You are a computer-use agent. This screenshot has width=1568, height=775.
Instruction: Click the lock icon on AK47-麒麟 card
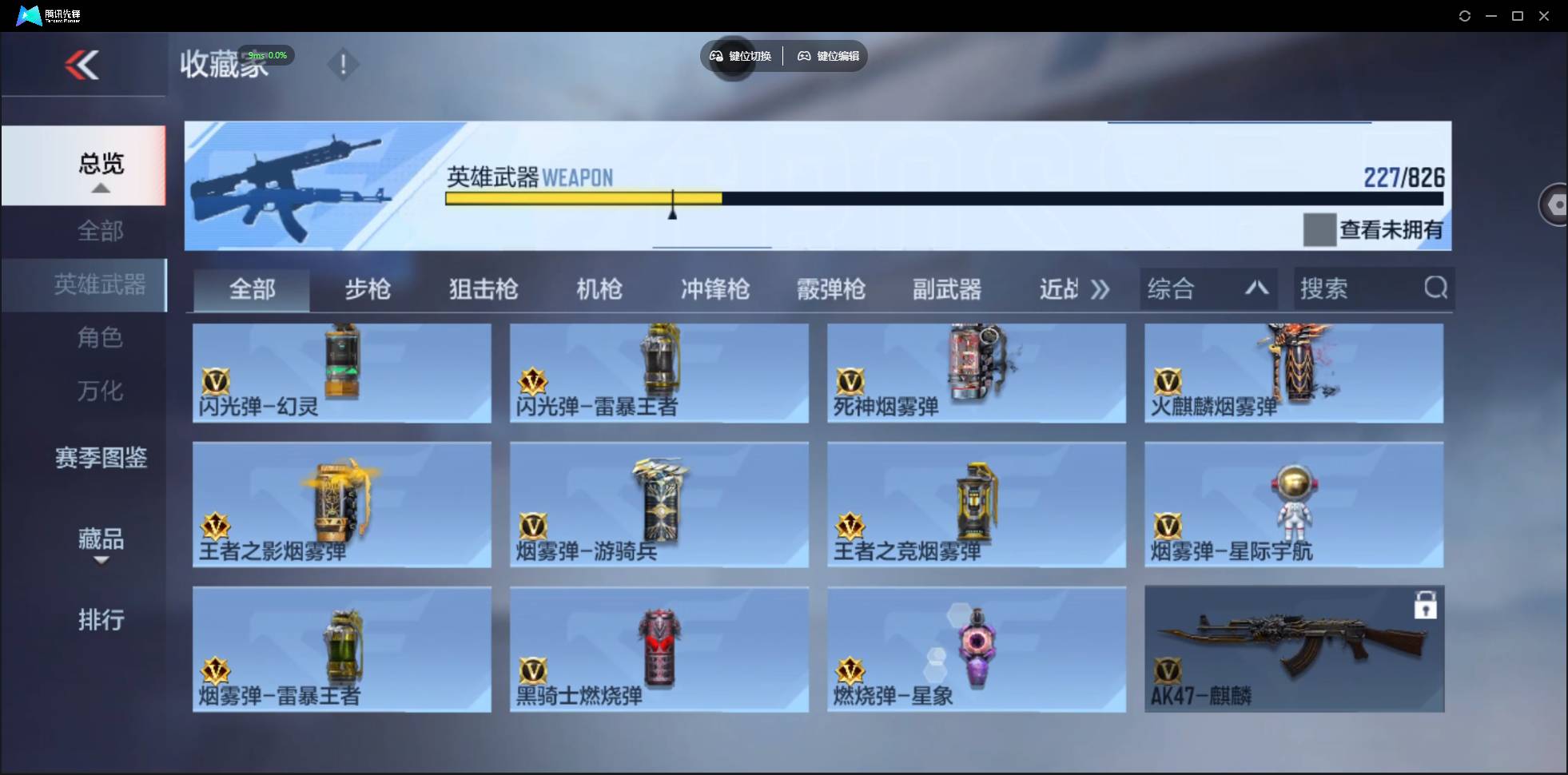click(1427, 606)
